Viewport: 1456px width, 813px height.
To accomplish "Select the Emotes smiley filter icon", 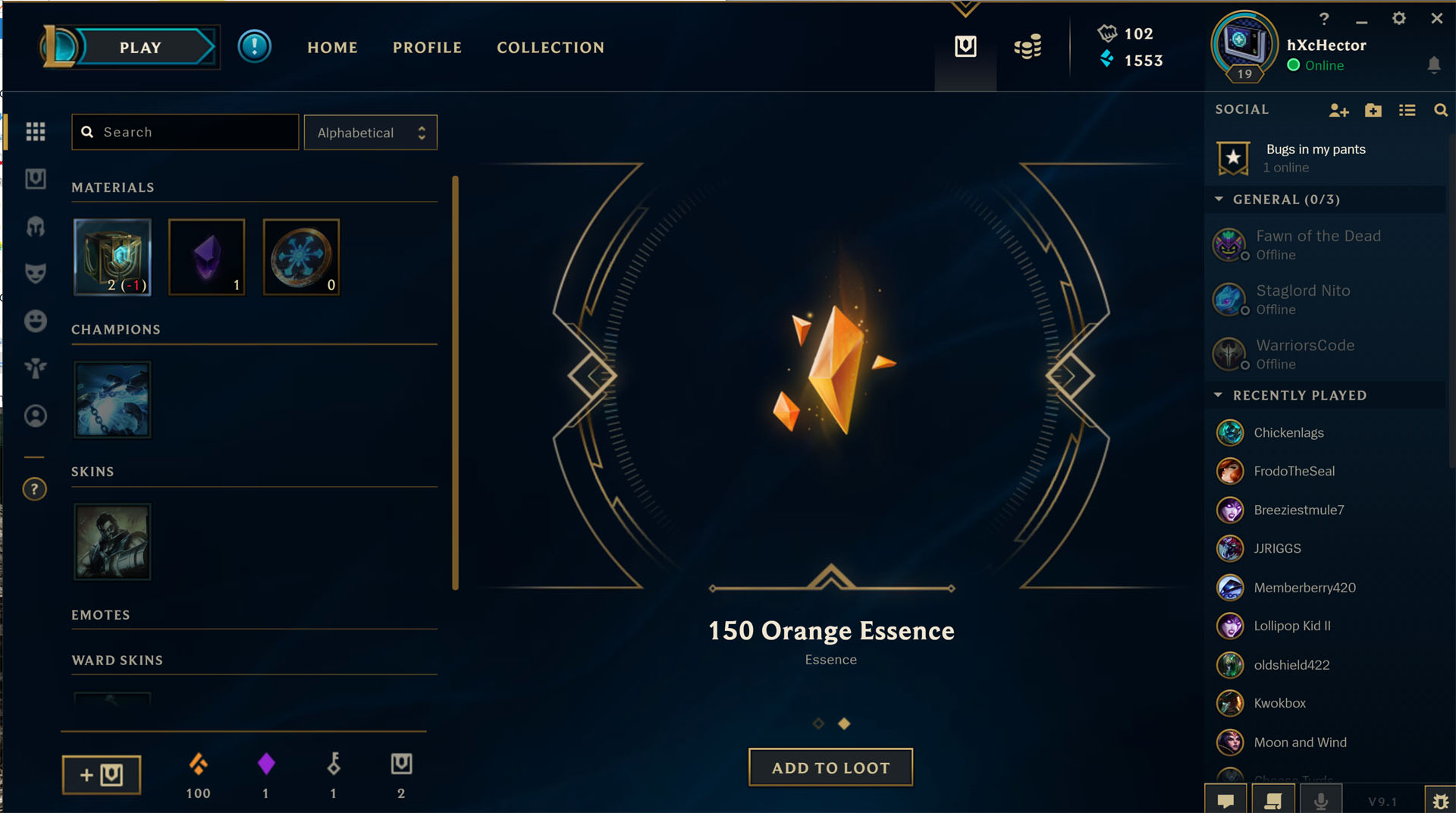I will click(36, 320).
